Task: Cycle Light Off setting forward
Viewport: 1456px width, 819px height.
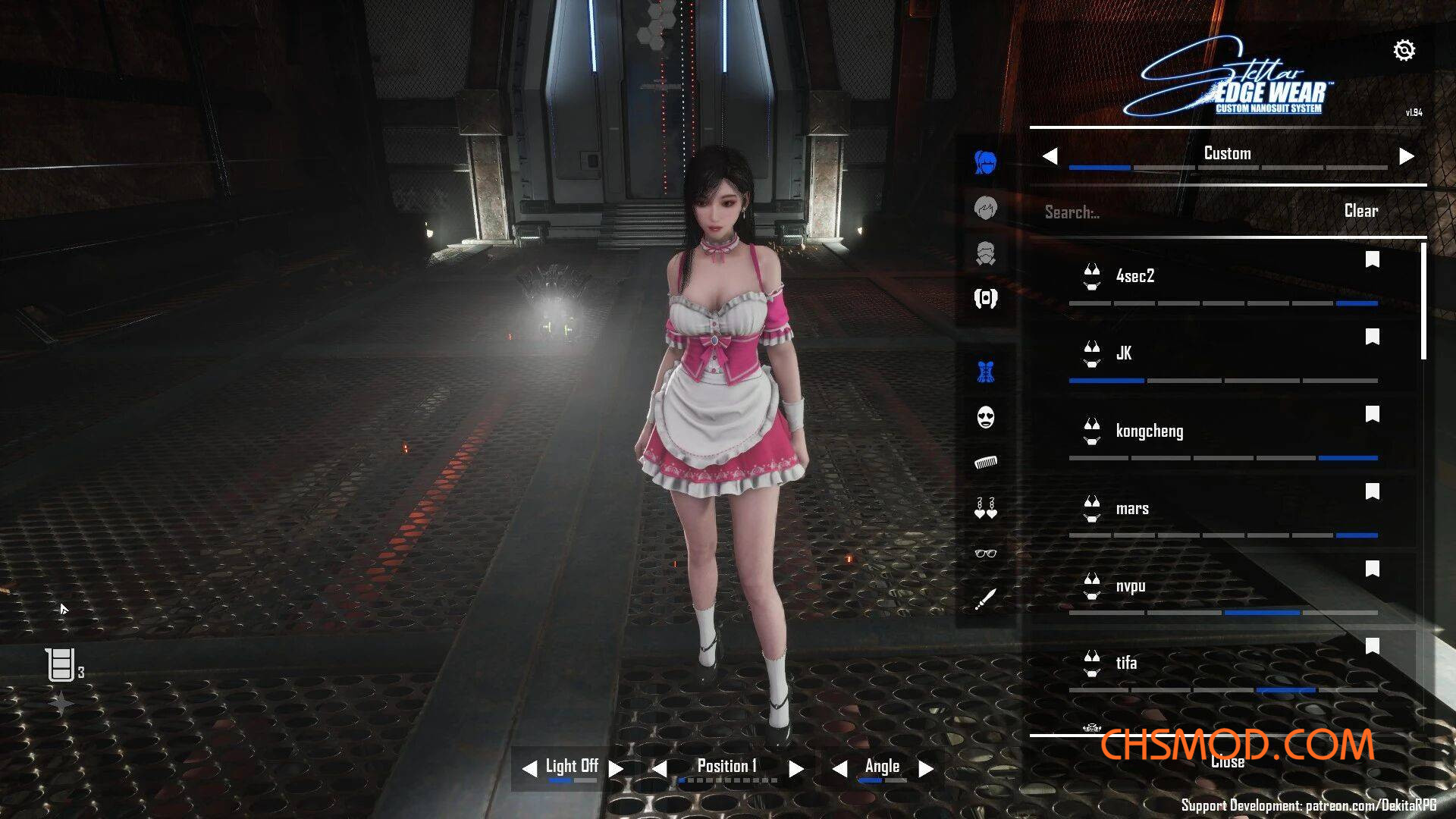Action: 616,769
